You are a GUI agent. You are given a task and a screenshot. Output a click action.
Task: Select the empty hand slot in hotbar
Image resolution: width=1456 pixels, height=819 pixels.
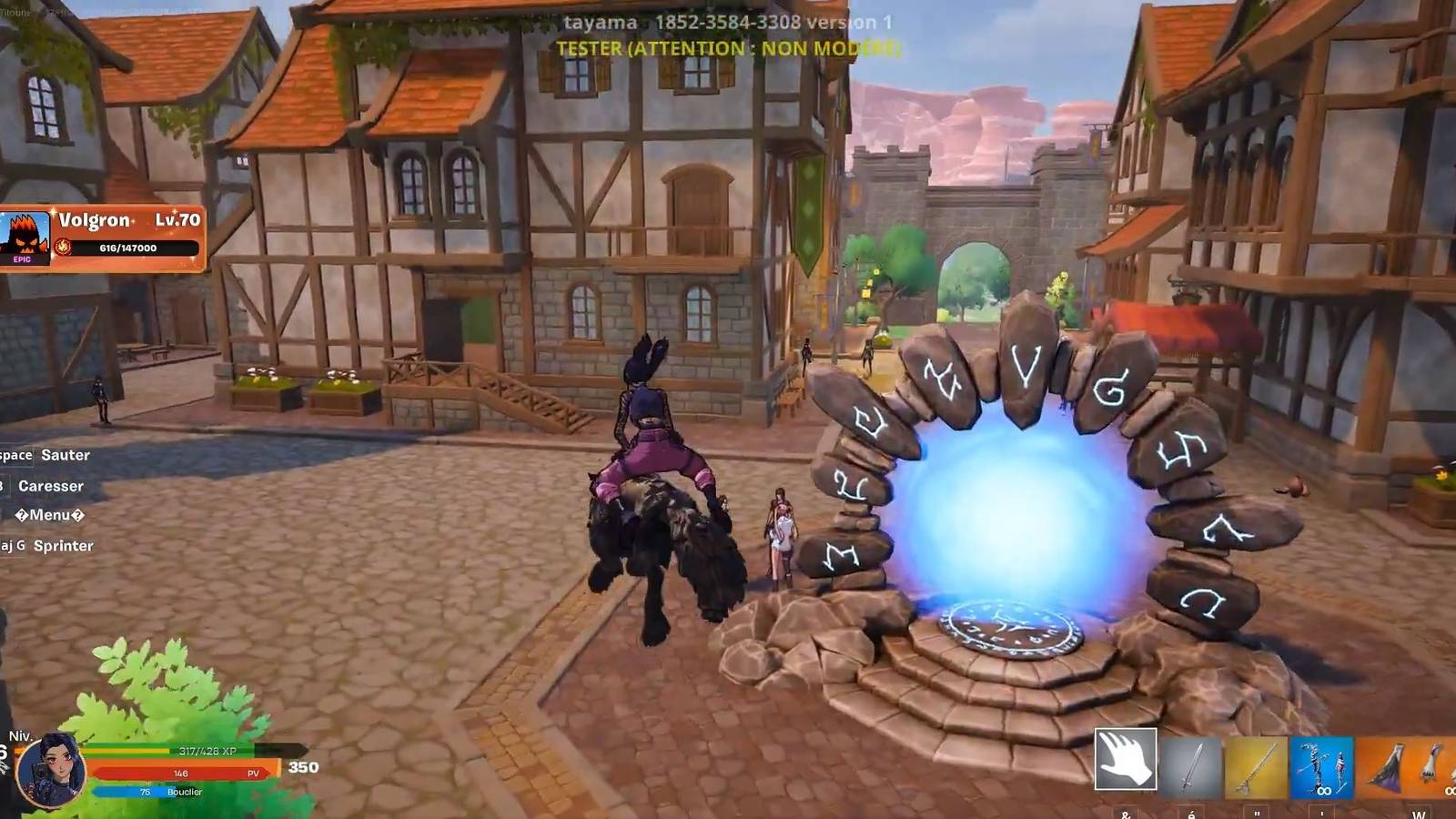pos(1125,758)
